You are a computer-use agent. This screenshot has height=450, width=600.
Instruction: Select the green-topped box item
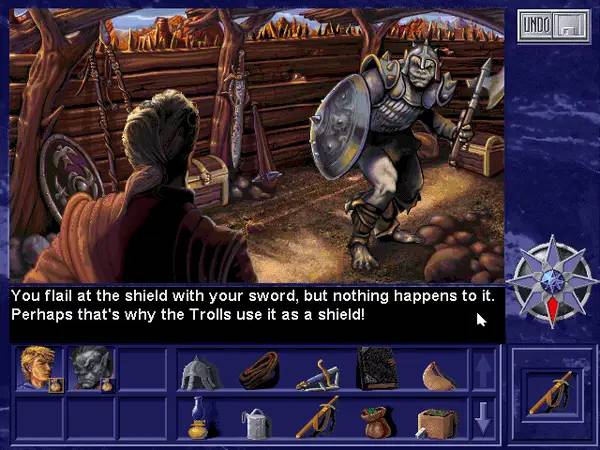pyautogui.click(x=437, y=418)
